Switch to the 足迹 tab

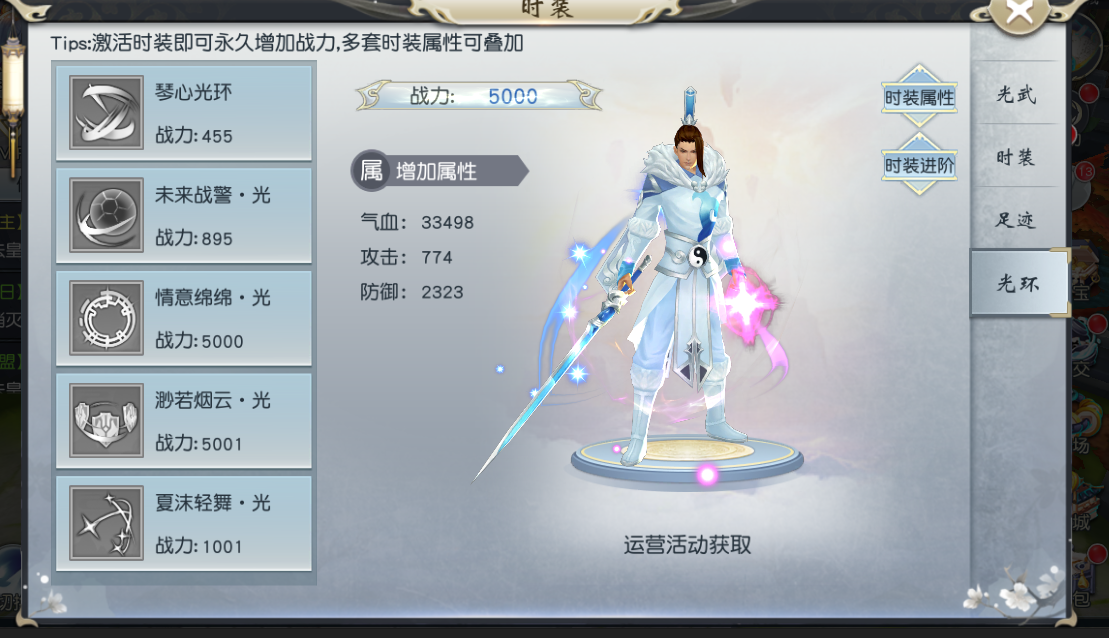point(1016,220)
